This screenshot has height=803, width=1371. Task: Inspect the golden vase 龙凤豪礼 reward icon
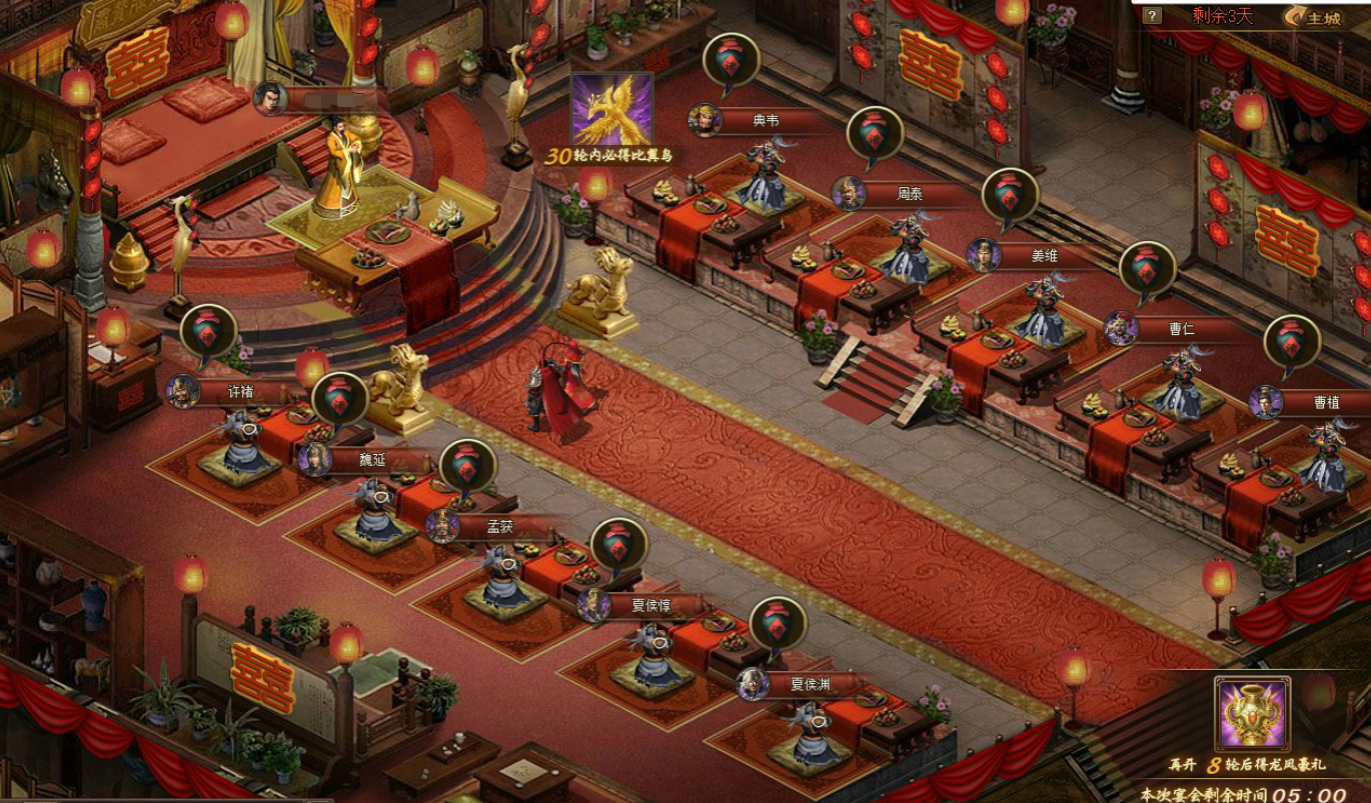1252,713
